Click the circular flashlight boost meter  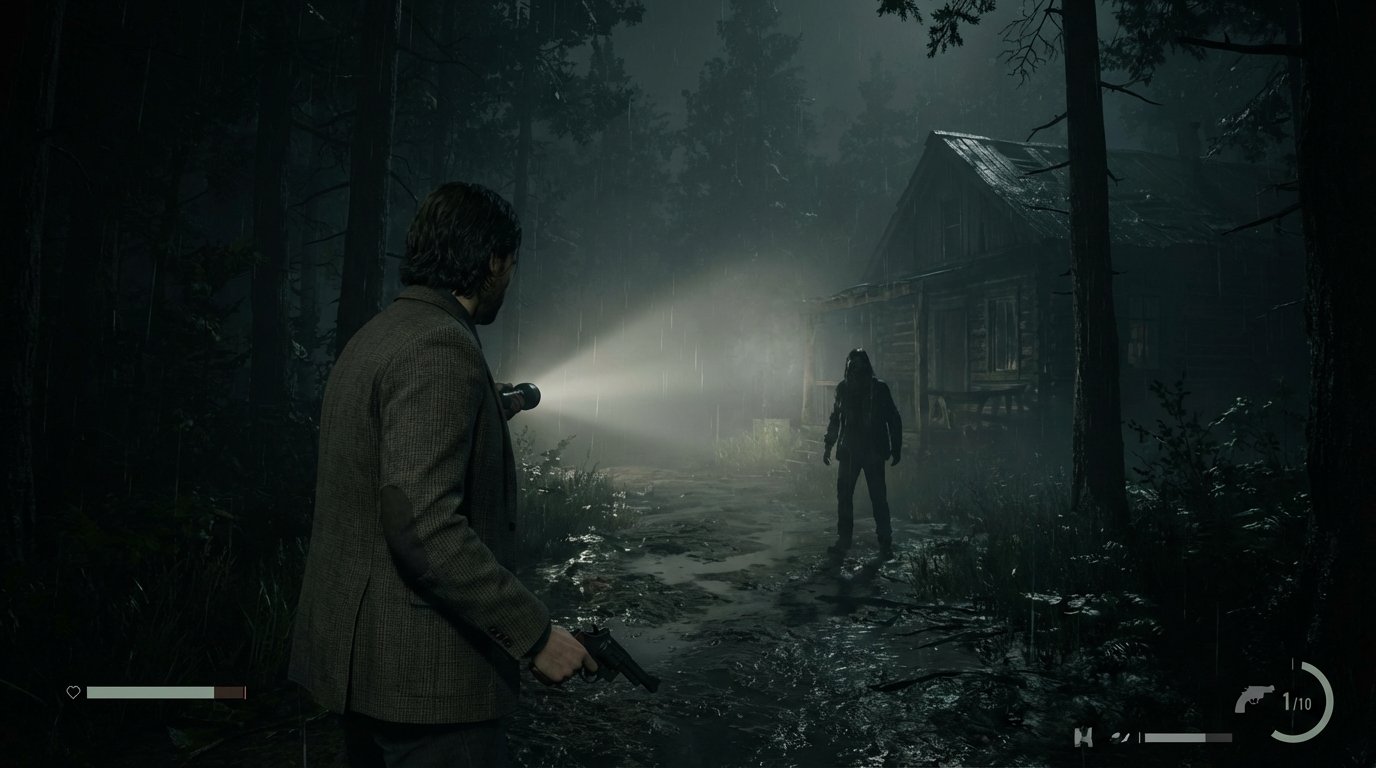pos(1302,703)
